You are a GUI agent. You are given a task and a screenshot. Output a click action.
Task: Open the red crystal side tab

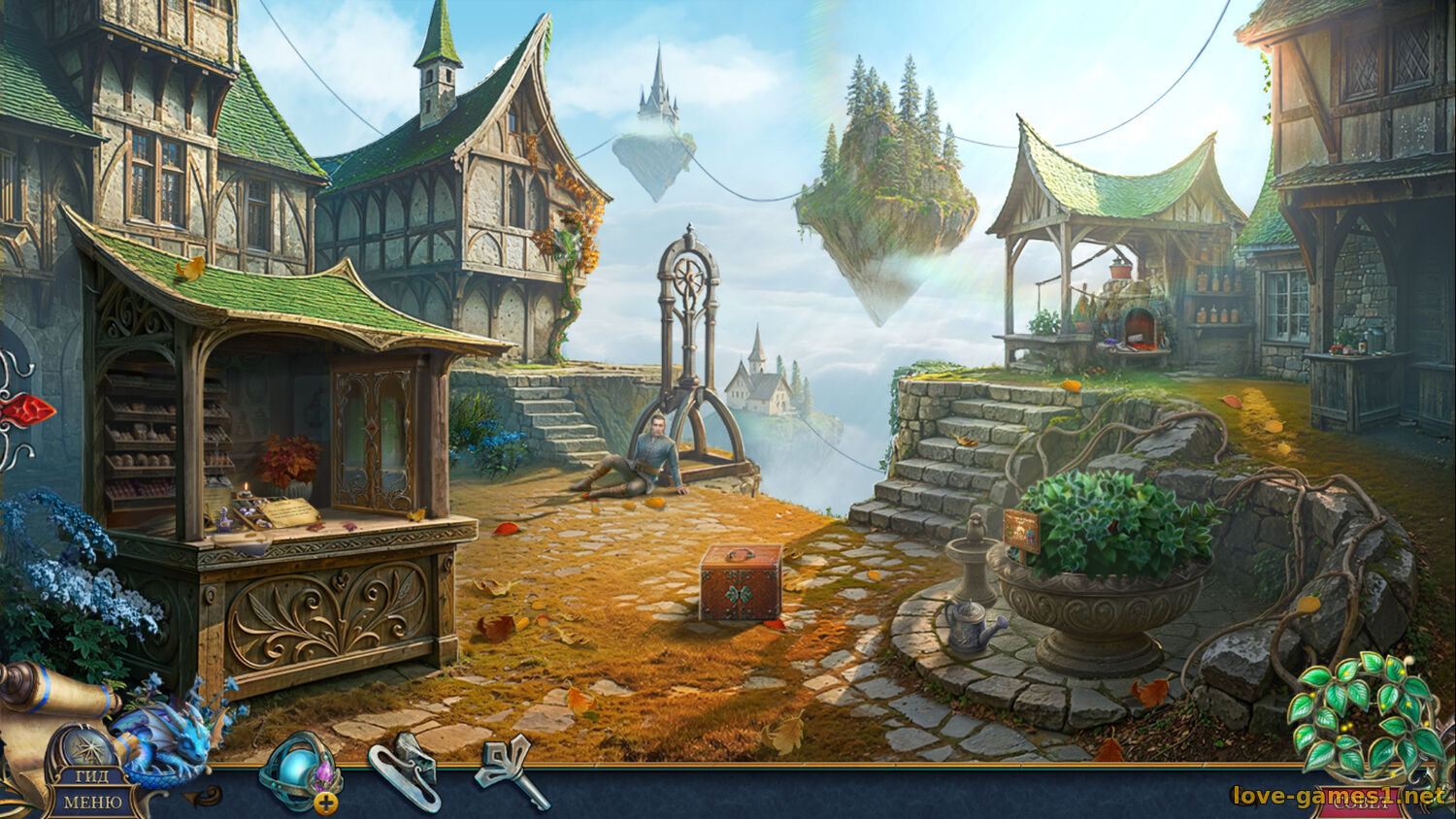coord(25,410)
